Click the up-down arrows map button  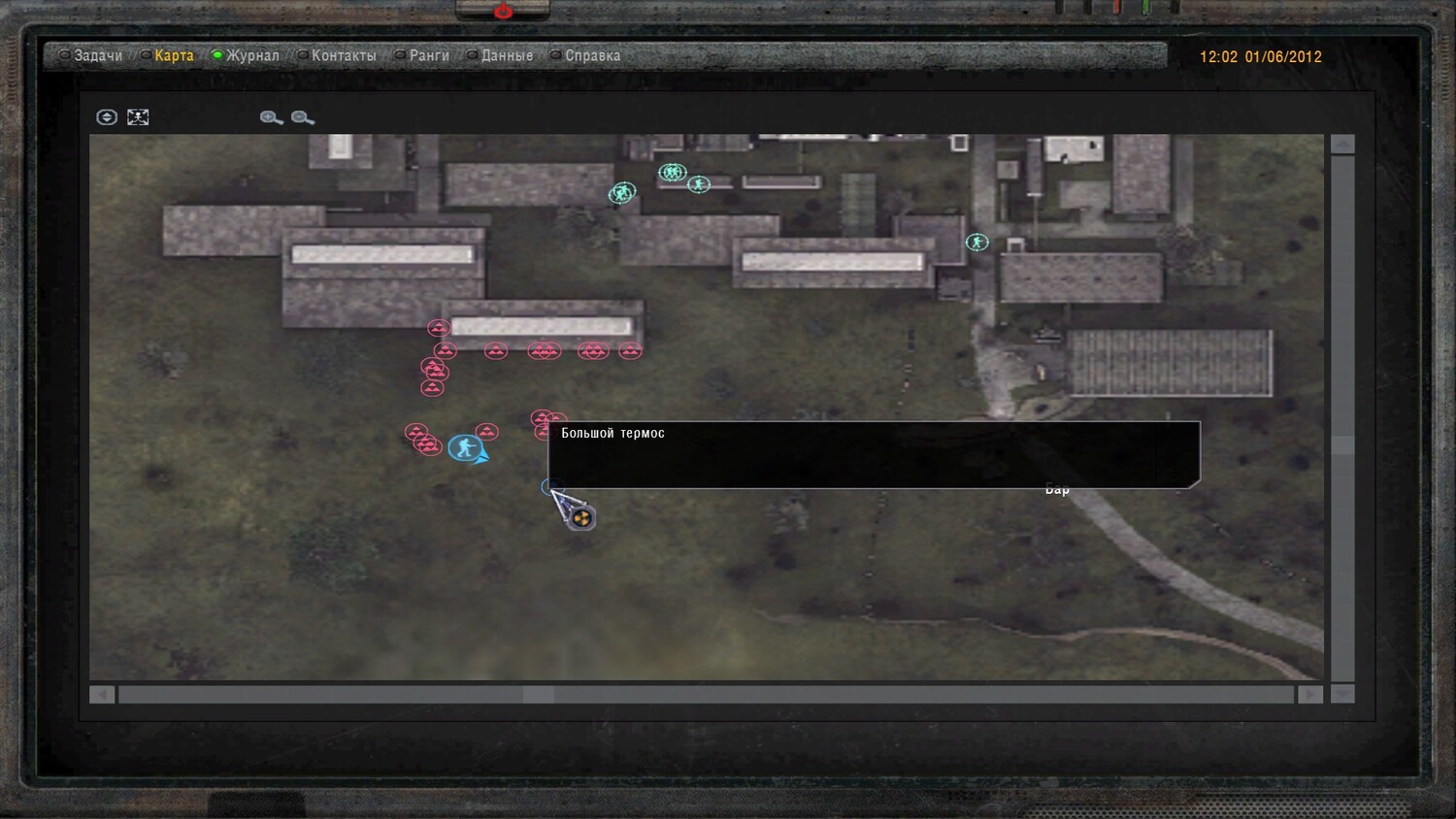(x=107, y=117)
